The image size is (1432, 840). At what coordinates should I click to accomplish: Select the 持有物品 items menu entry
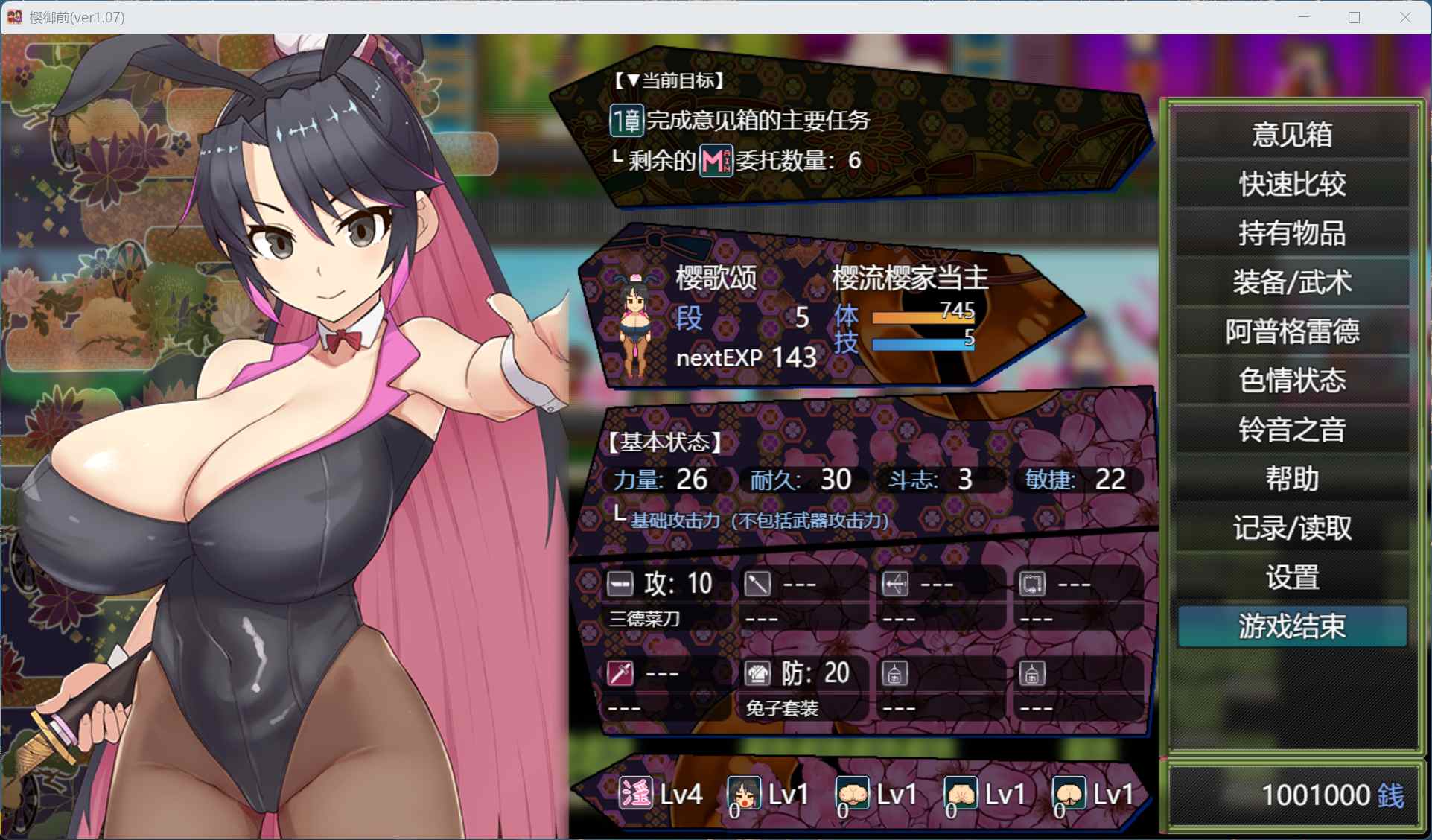tap(1292, 233)
